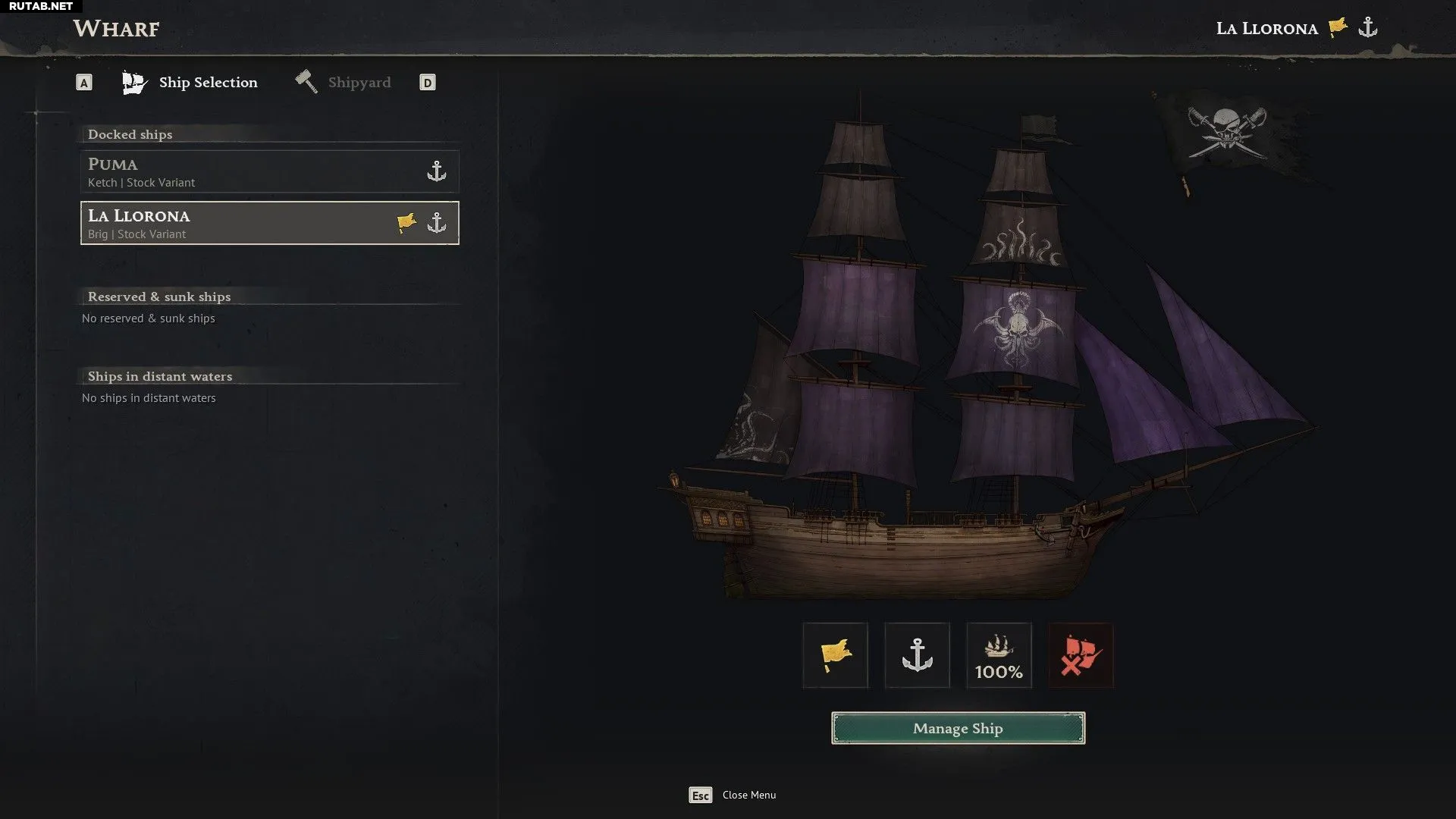Switch to the Ship Selection tab
This screenshot has width=1456, height=819.
191,83
